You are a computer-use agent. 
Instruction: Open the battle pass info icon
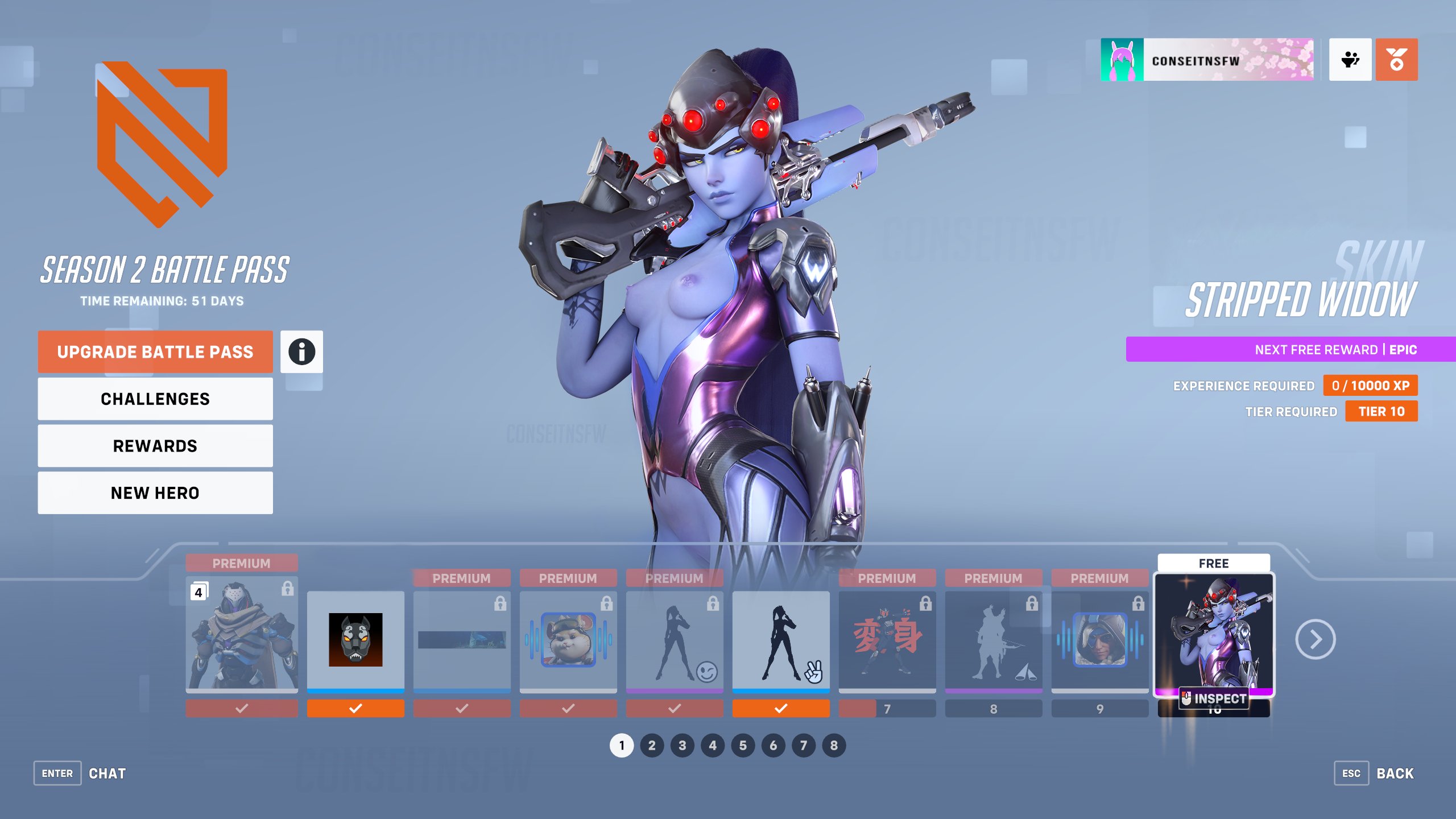[301, 352]
